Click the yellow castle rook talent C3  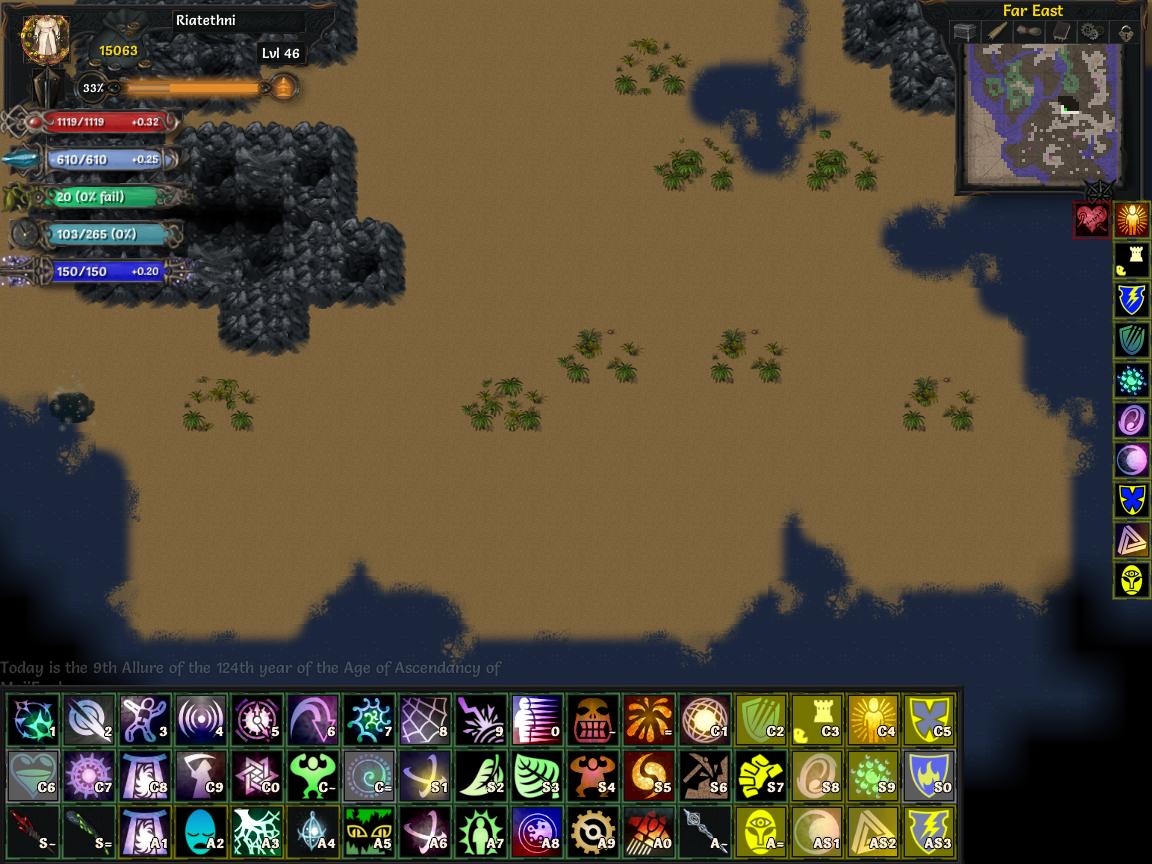coord(817,719)
